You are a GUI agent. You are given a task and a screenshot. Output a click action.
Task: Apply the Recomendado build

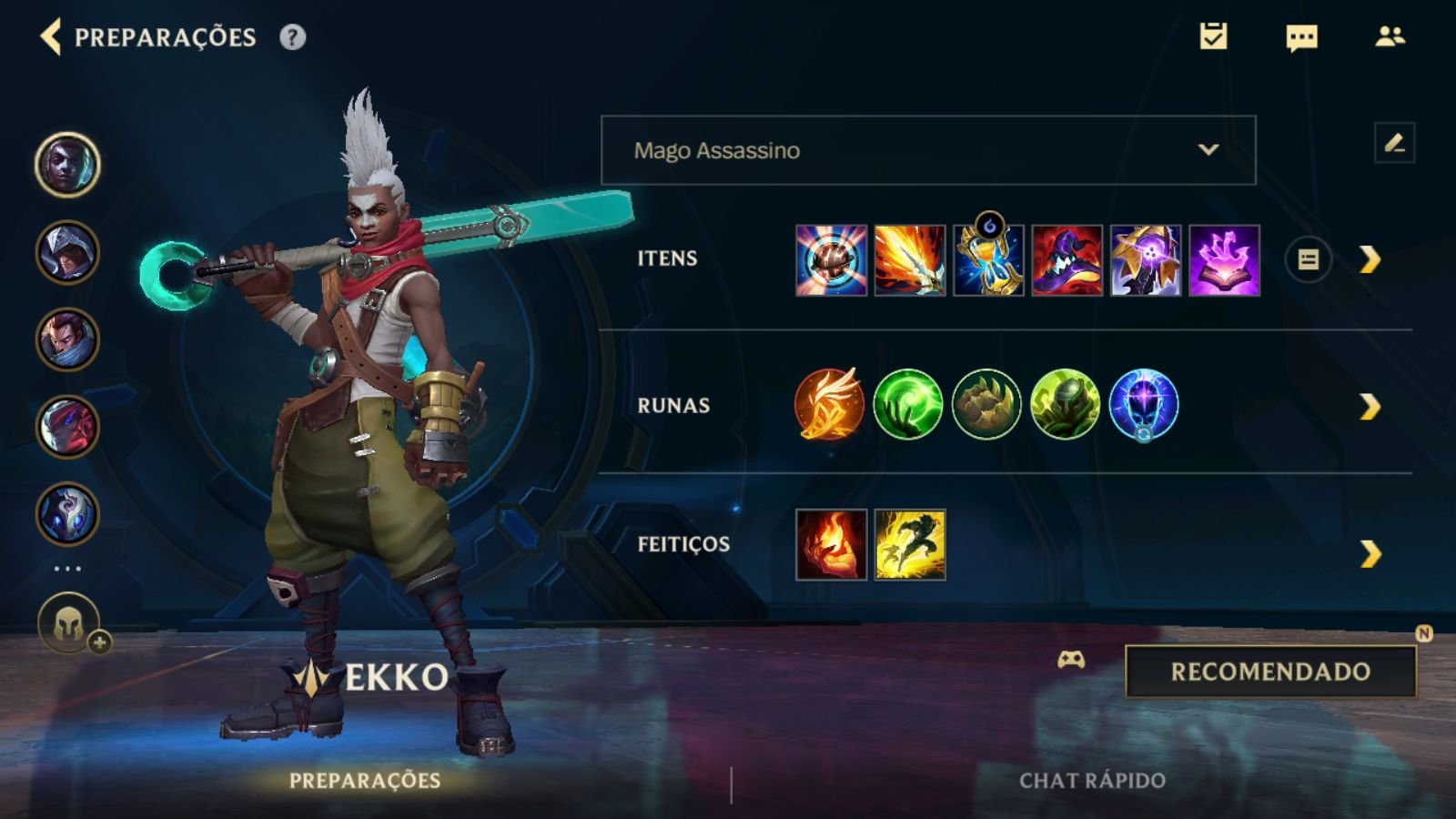click(1270, 672)
